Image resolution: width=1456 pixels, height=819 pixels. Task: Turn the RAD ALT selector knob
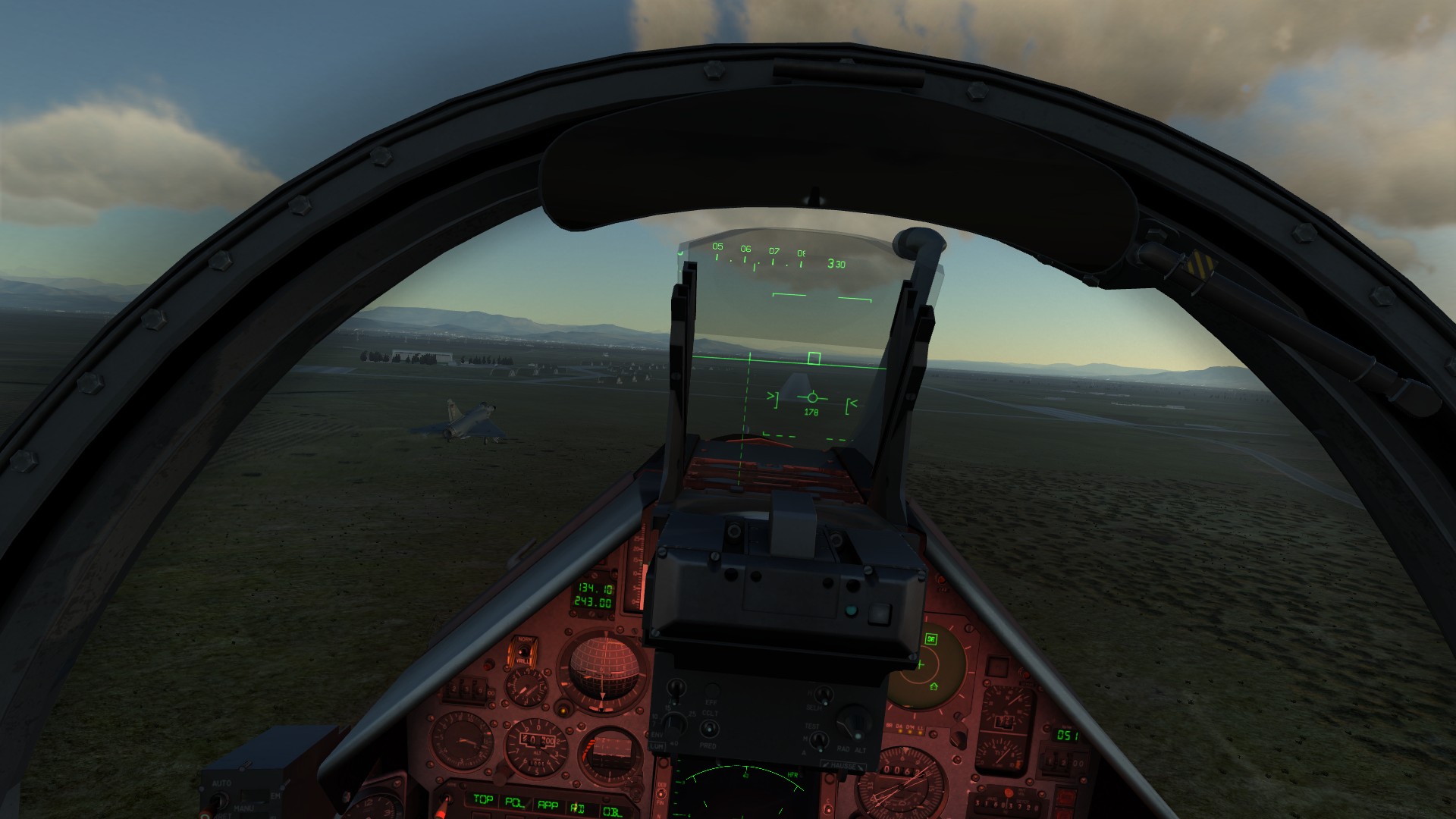pyautogui.click(x=854, y=723)
